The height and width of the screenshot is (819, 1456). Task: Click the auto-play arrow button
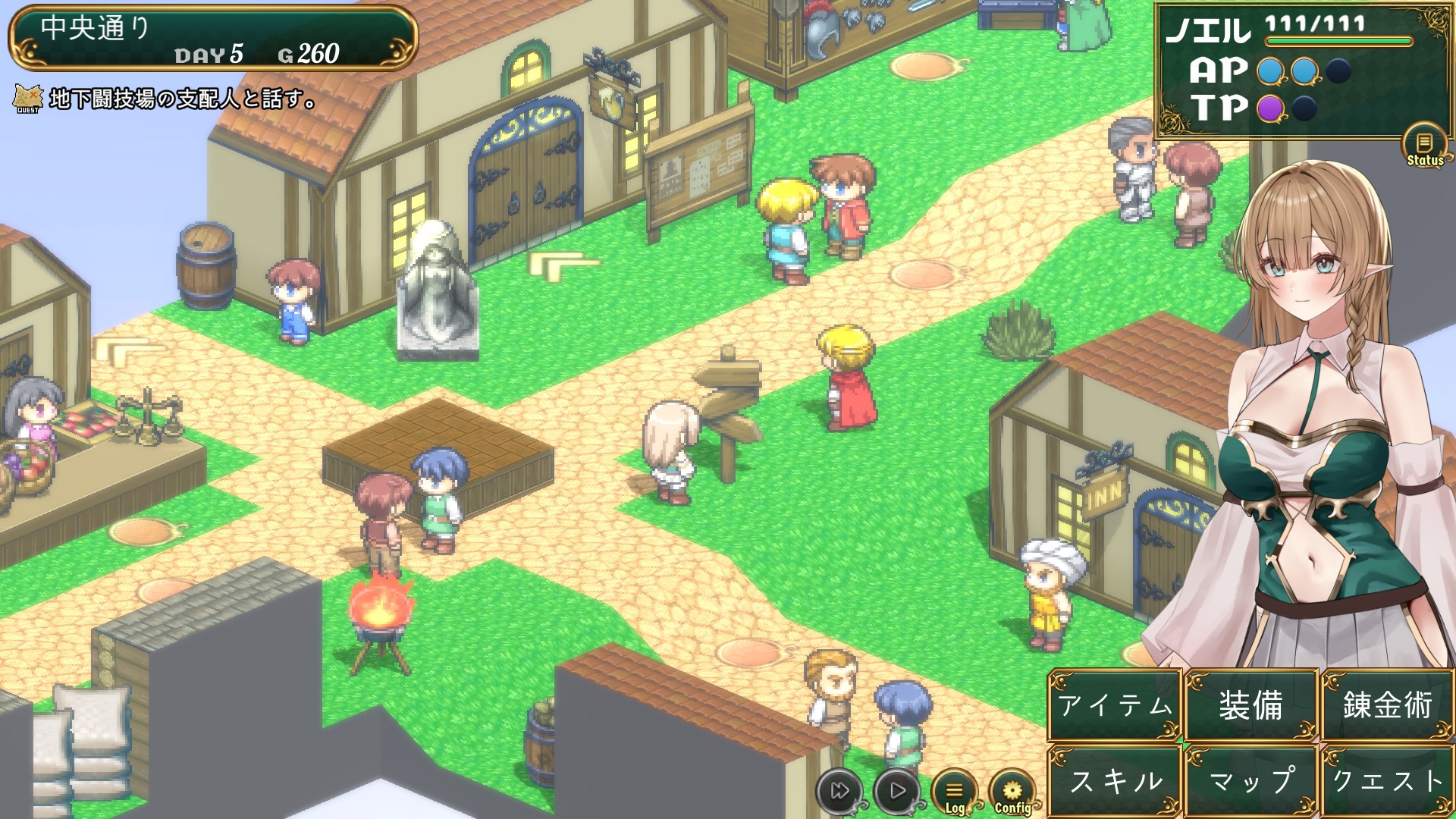[897, 791]
